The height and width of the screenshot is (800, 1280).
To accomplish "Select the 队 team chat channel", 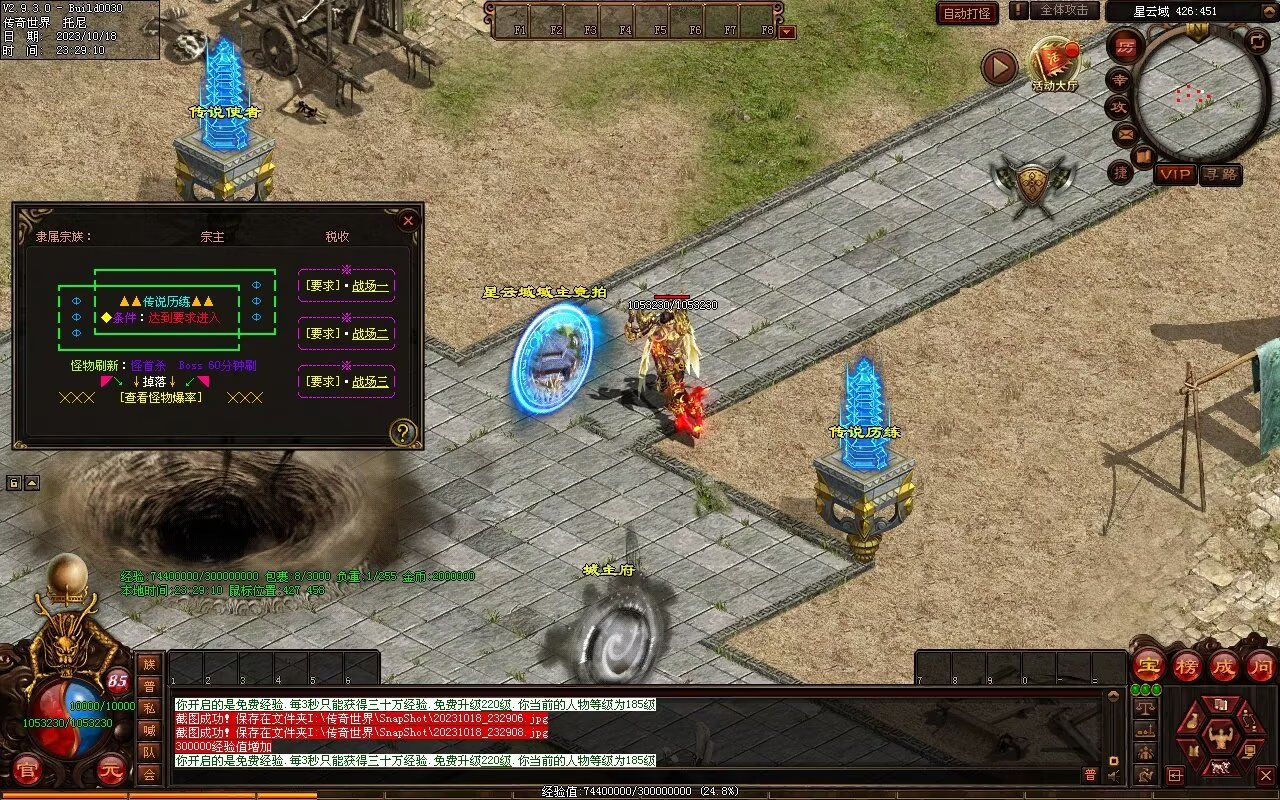I will pos(149,752).
